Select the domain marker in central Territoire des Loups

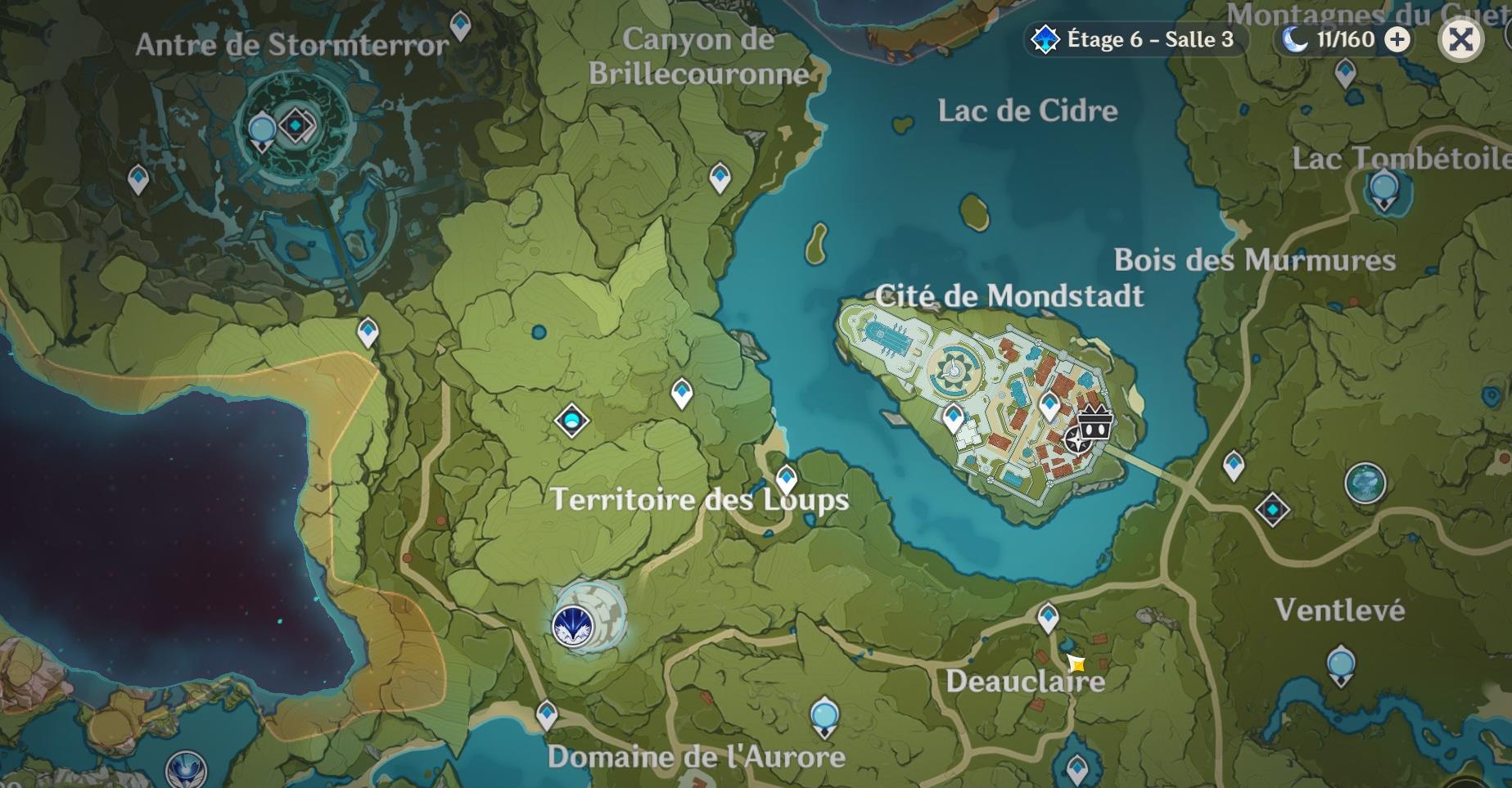[573, 420]
